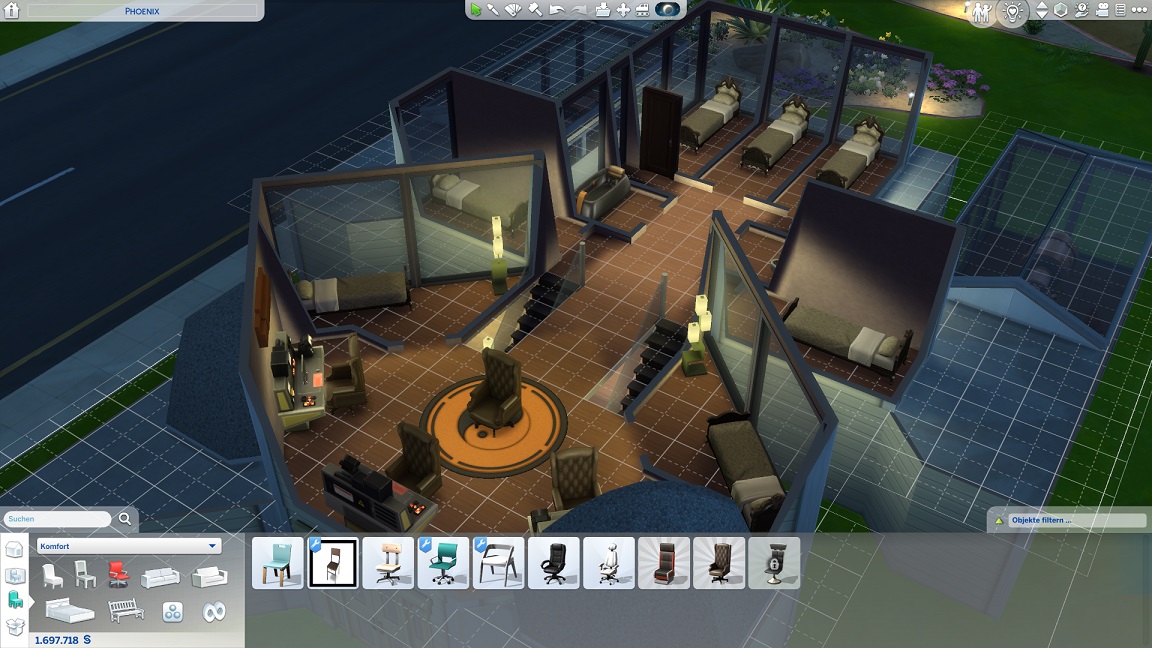
Task: Choose the teal swivel desk chair
Action: tap(443, 563)
